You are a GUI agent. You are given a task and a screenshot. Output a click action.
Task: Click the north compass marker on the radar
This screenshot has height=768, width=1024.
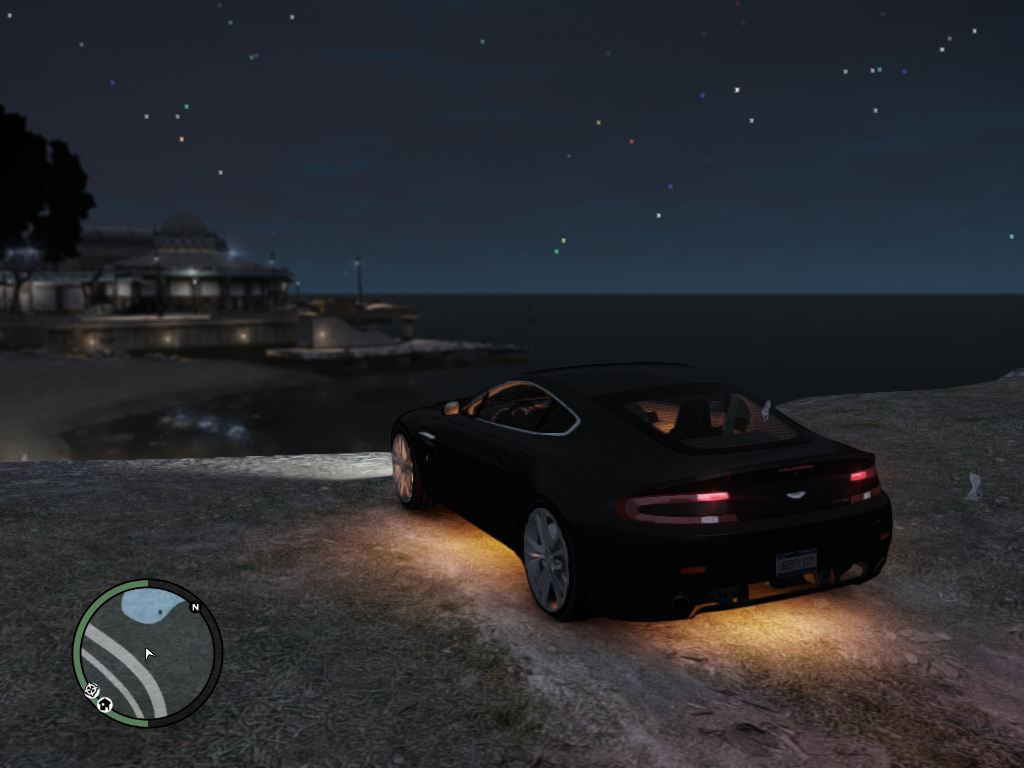click(196, 607)
